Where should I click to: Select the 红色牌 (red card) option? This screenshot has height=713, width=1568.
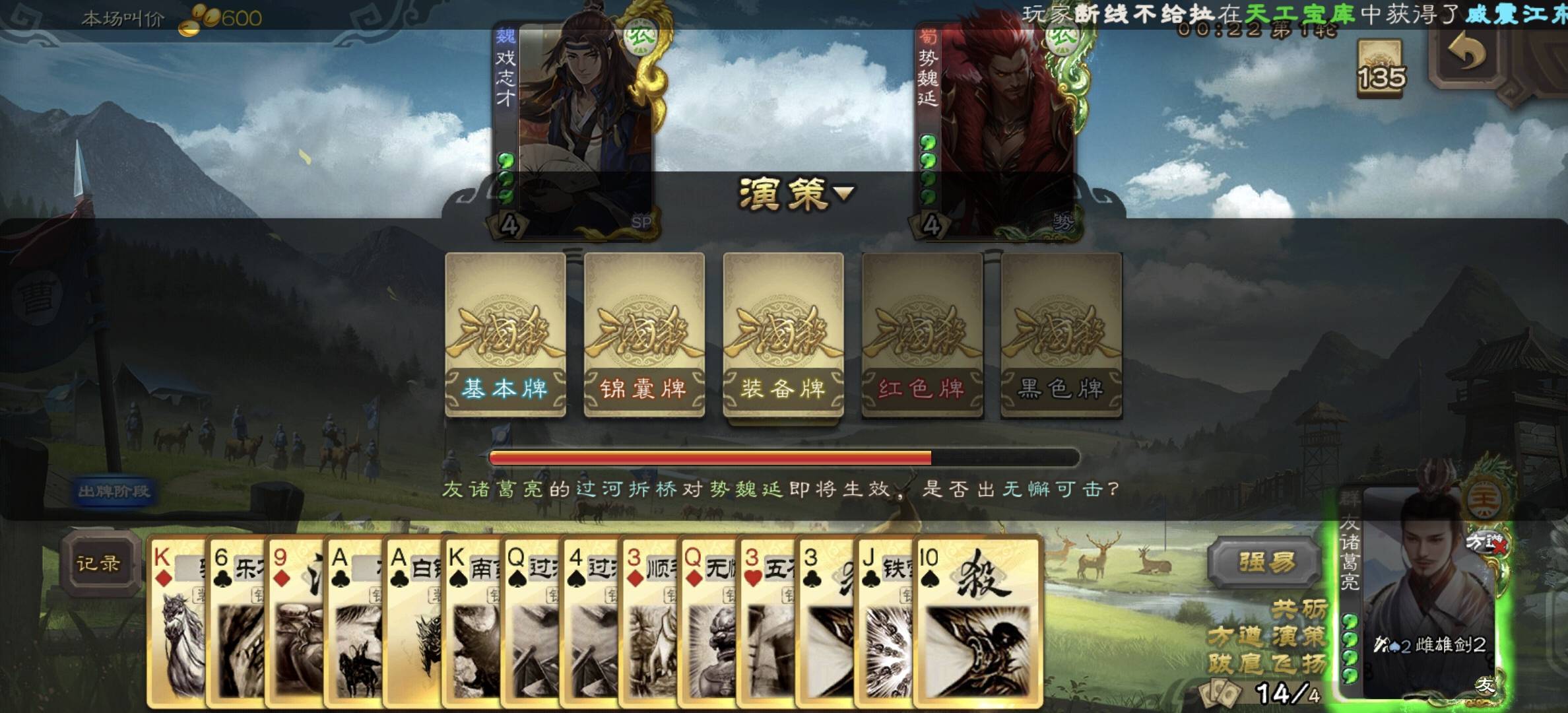pos(922,334)
